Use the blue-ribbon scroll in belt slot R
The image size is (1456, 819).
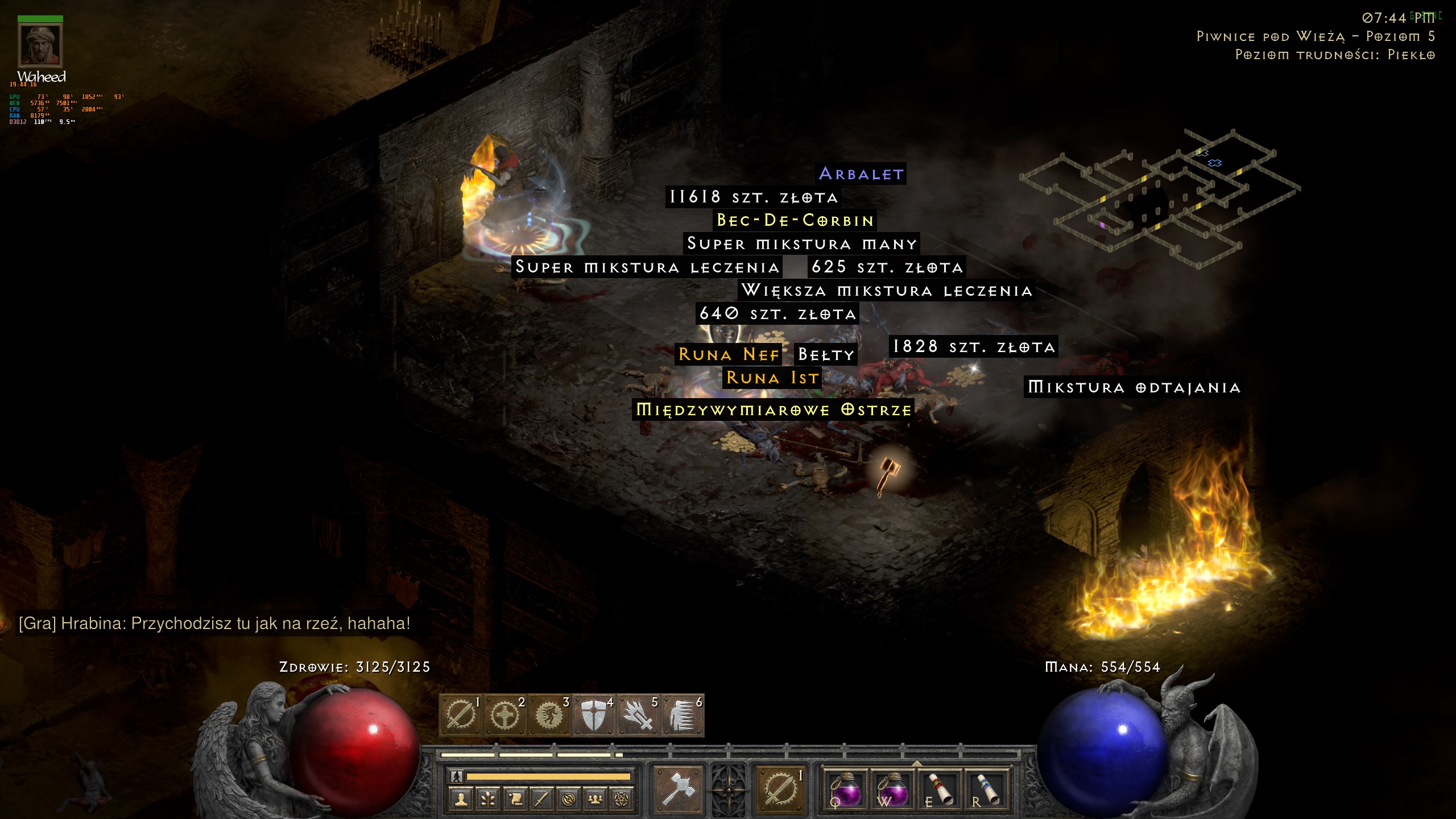point(986,789)
